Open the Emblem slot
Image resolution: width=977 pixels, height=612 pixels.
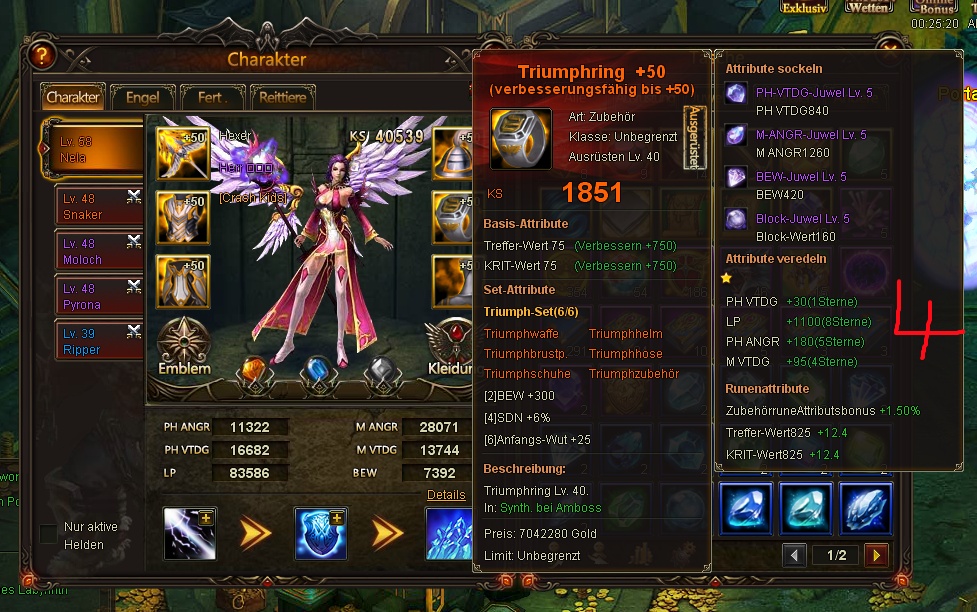(x=184, y=345)
